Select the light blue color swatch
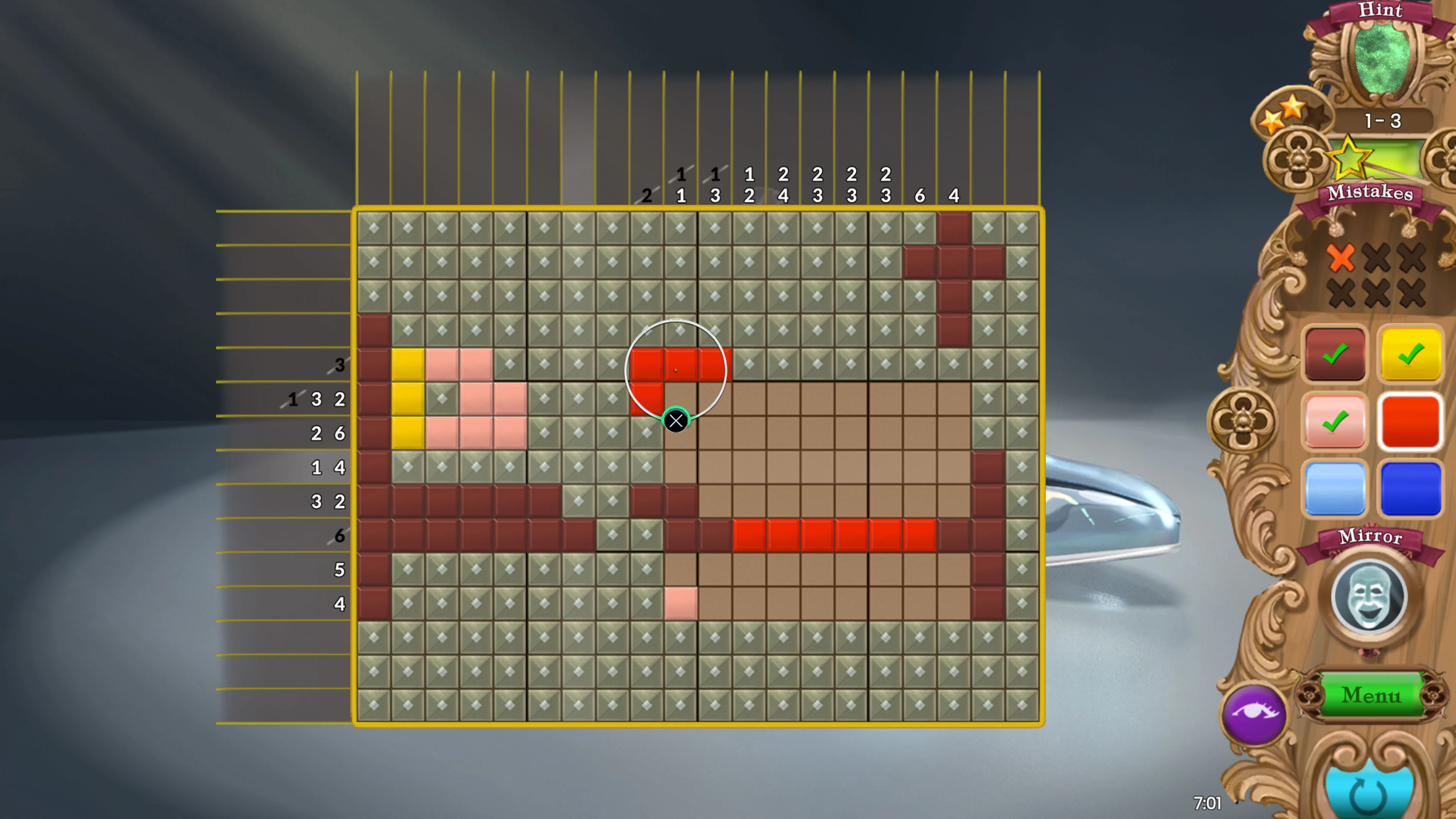 pyautogui.click(x=1335, y=490)
